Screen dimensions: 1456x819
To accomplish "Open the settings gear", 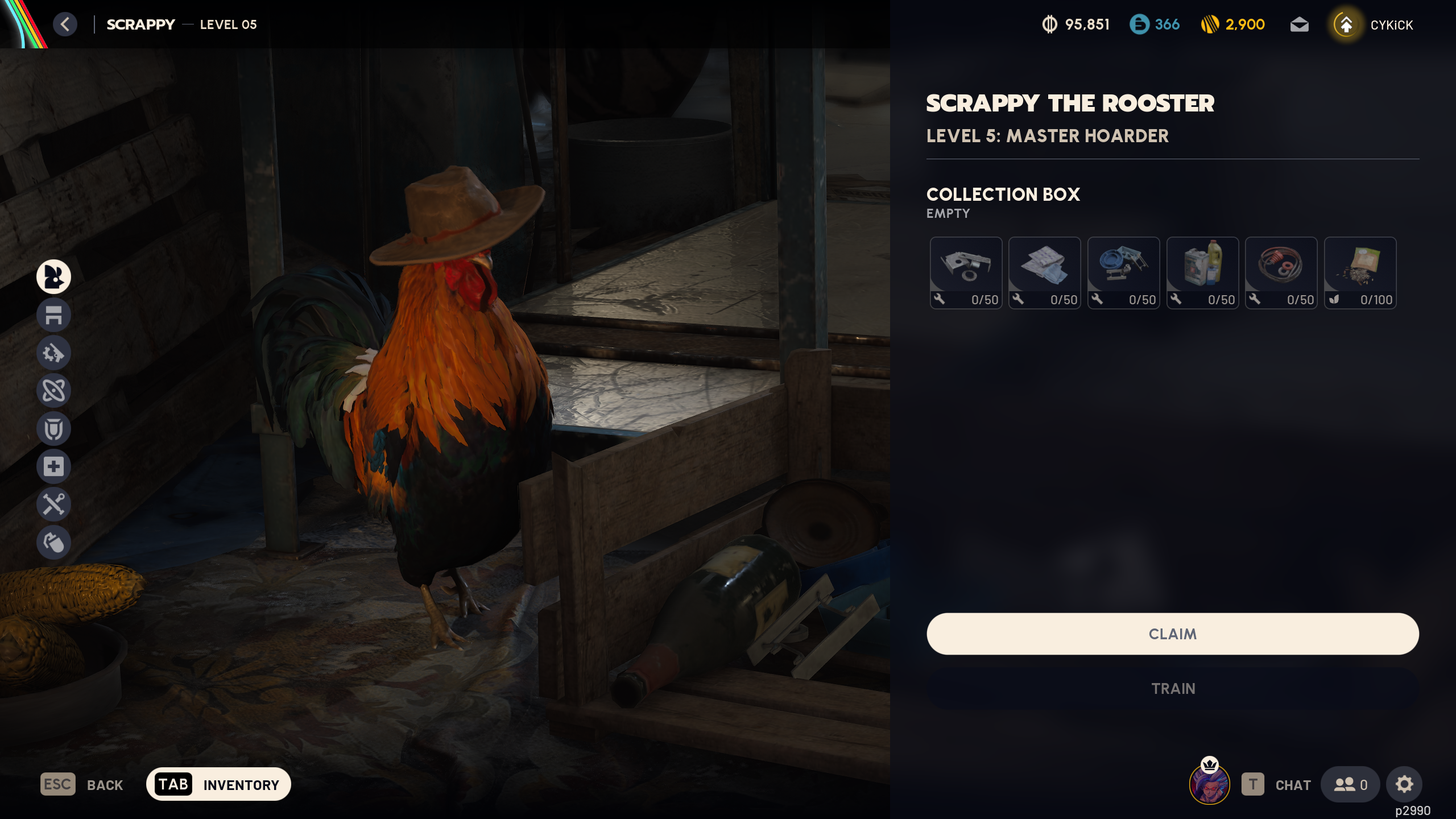I will tap(1404, 784).
